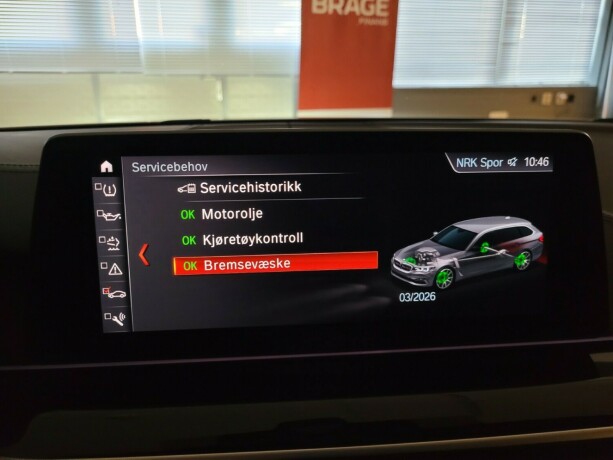This screenshot has width=613, height=460.
Task: Open the coolant temperature icon
Action: [110, 242]
